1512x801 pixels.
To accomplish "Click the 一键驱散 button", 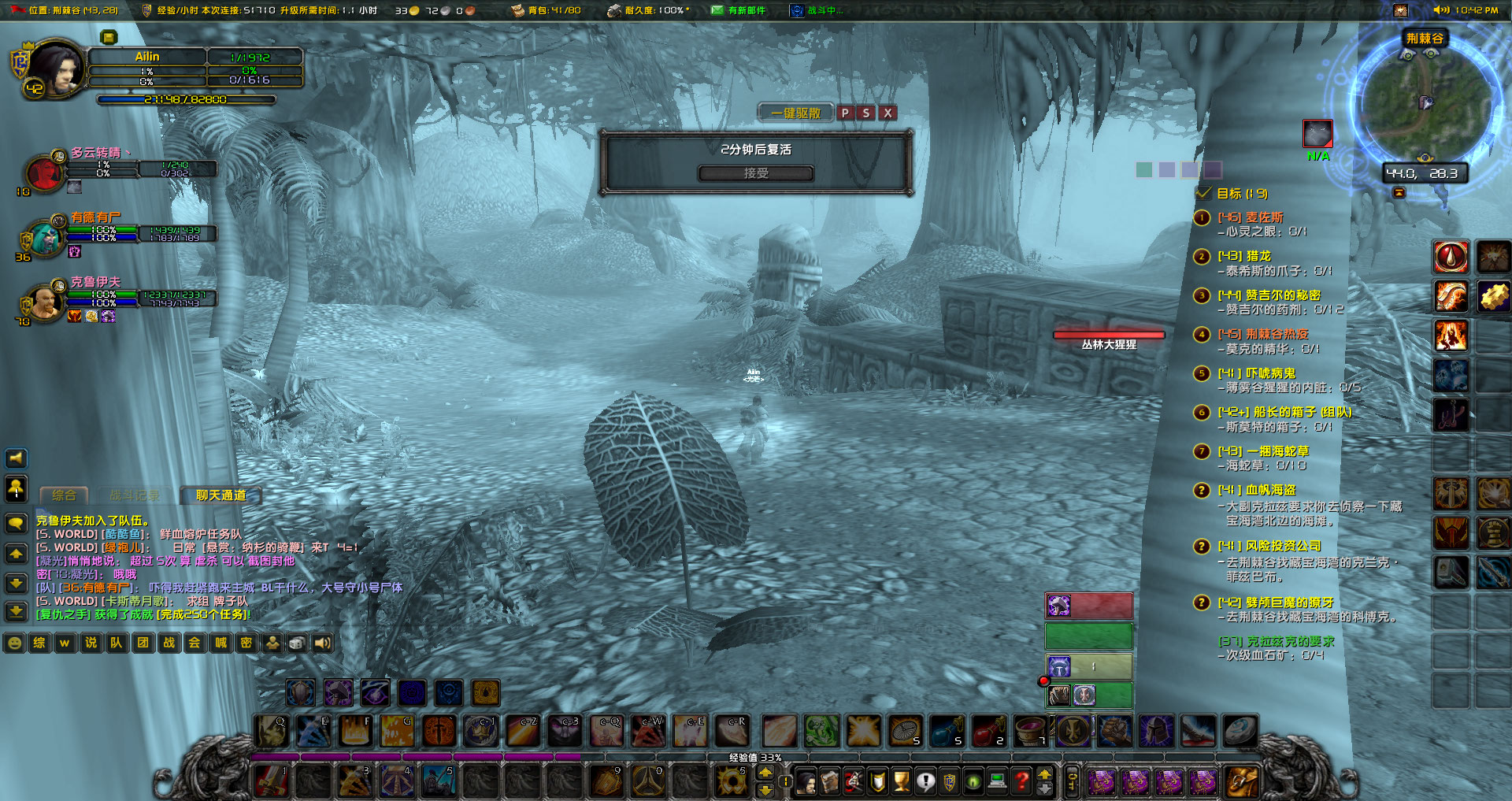I will click(x=794, y=113).
